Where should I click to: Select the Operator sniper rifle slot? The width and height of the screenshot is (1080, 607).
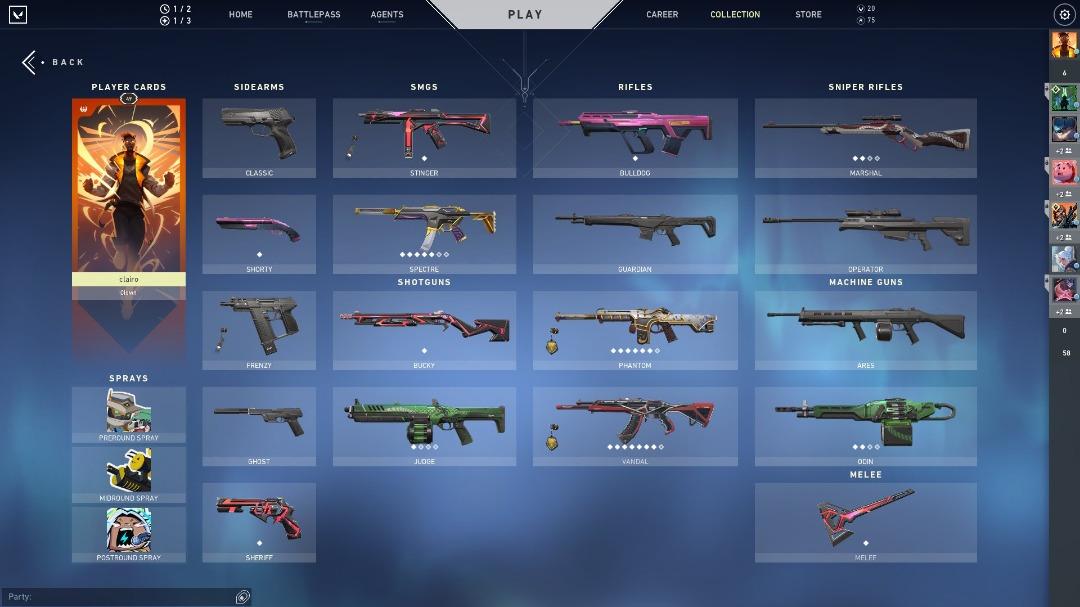pos(865,233)
